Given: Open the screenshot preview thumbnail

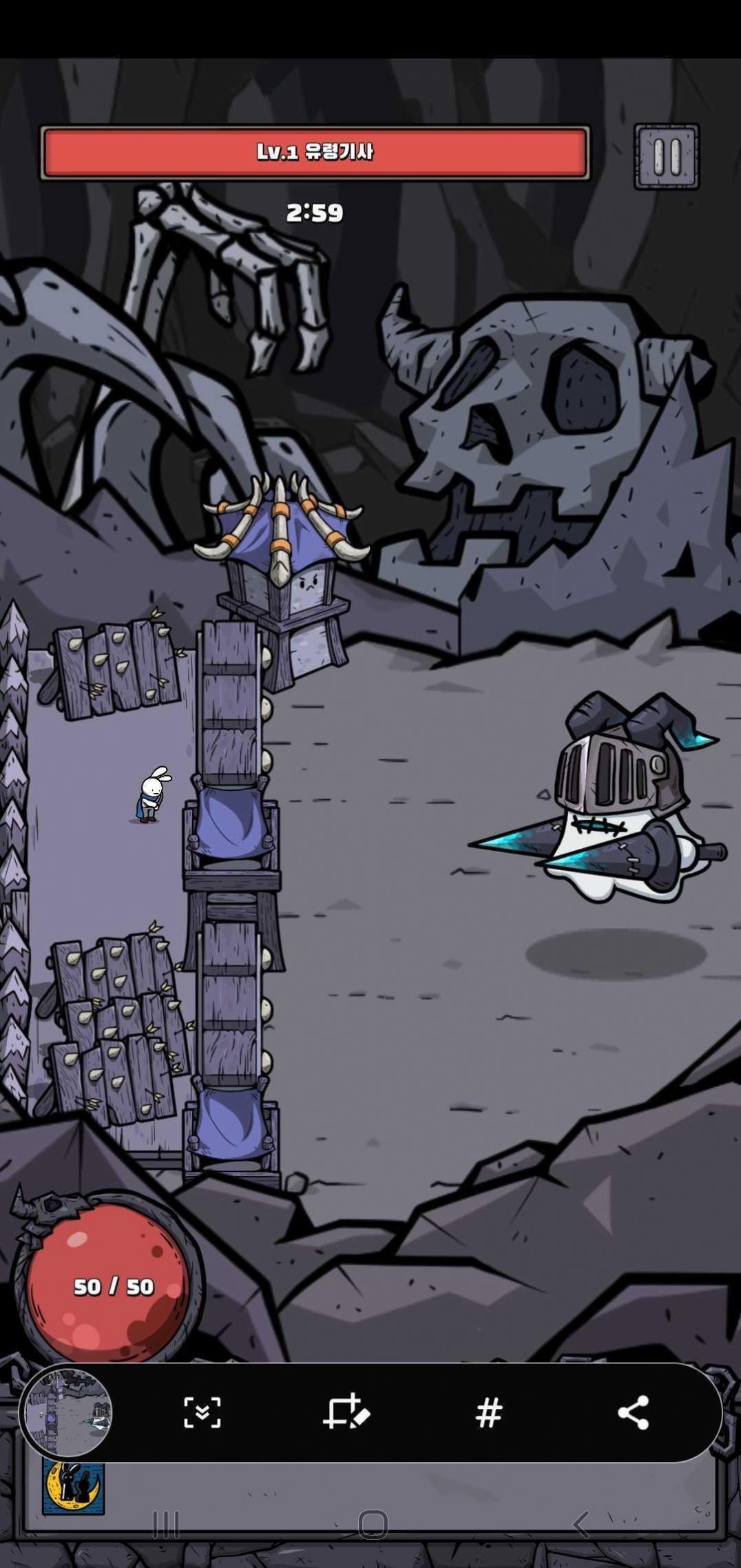Looking at the screenshot, I should (x=66, y=1412).
